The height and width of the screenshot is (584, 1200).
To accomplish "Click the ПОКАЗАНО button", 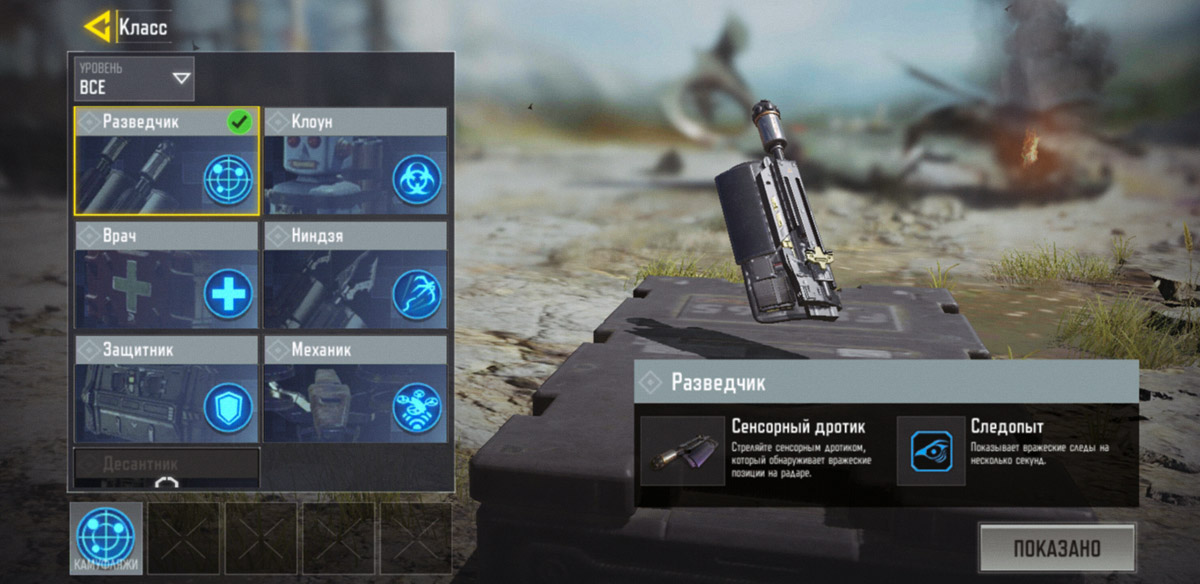I will pos(1056,548).
